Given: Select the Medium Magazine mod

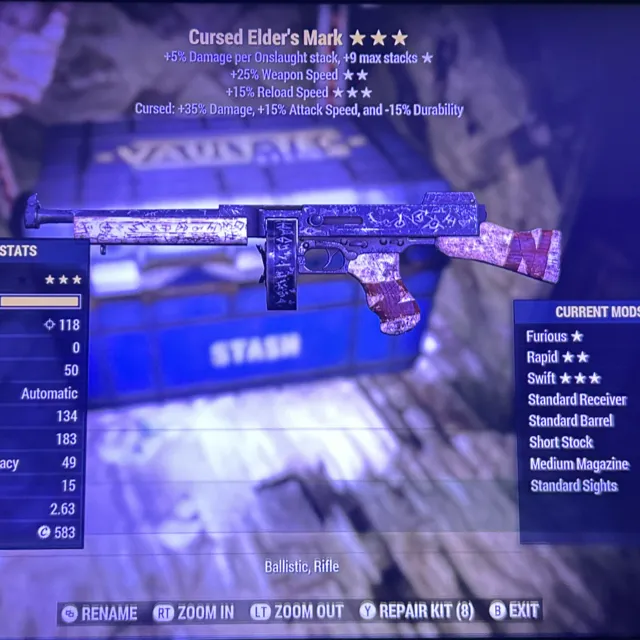Looking at the screenshot, I should point(578,464).
